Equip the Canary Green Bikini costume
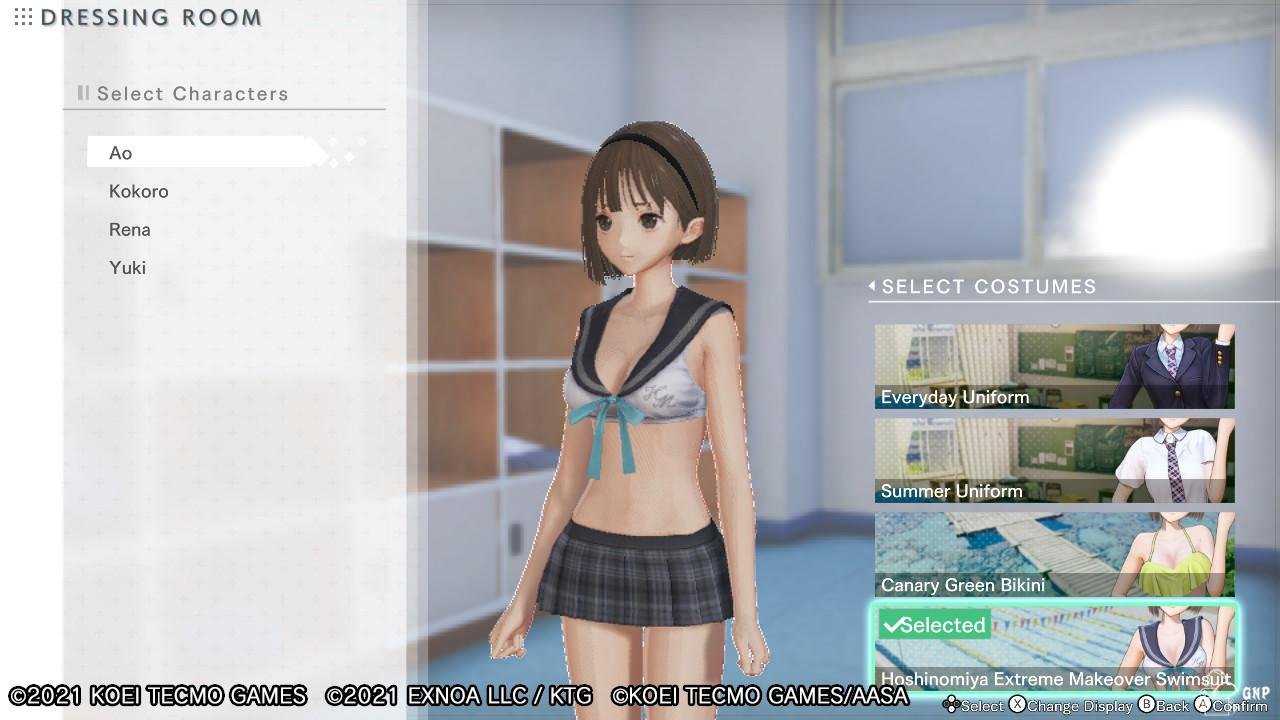This screenshot has width=1280, height=720. (1054, 554)
